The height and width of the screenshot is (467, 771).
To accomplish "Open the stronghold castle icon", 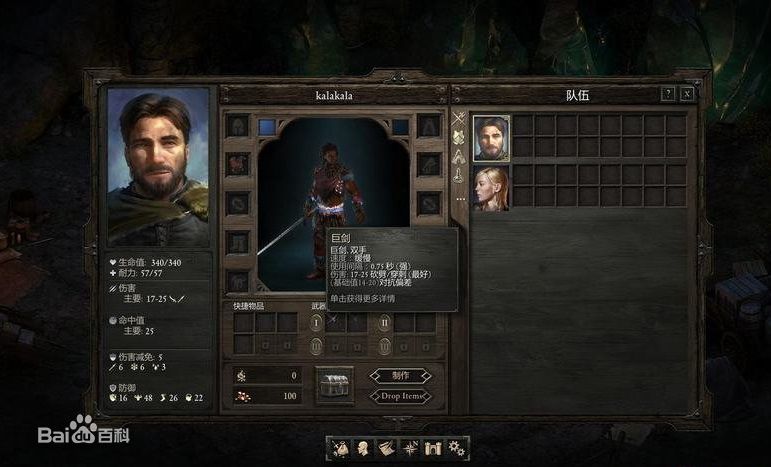I will click(x=433, y=447).
